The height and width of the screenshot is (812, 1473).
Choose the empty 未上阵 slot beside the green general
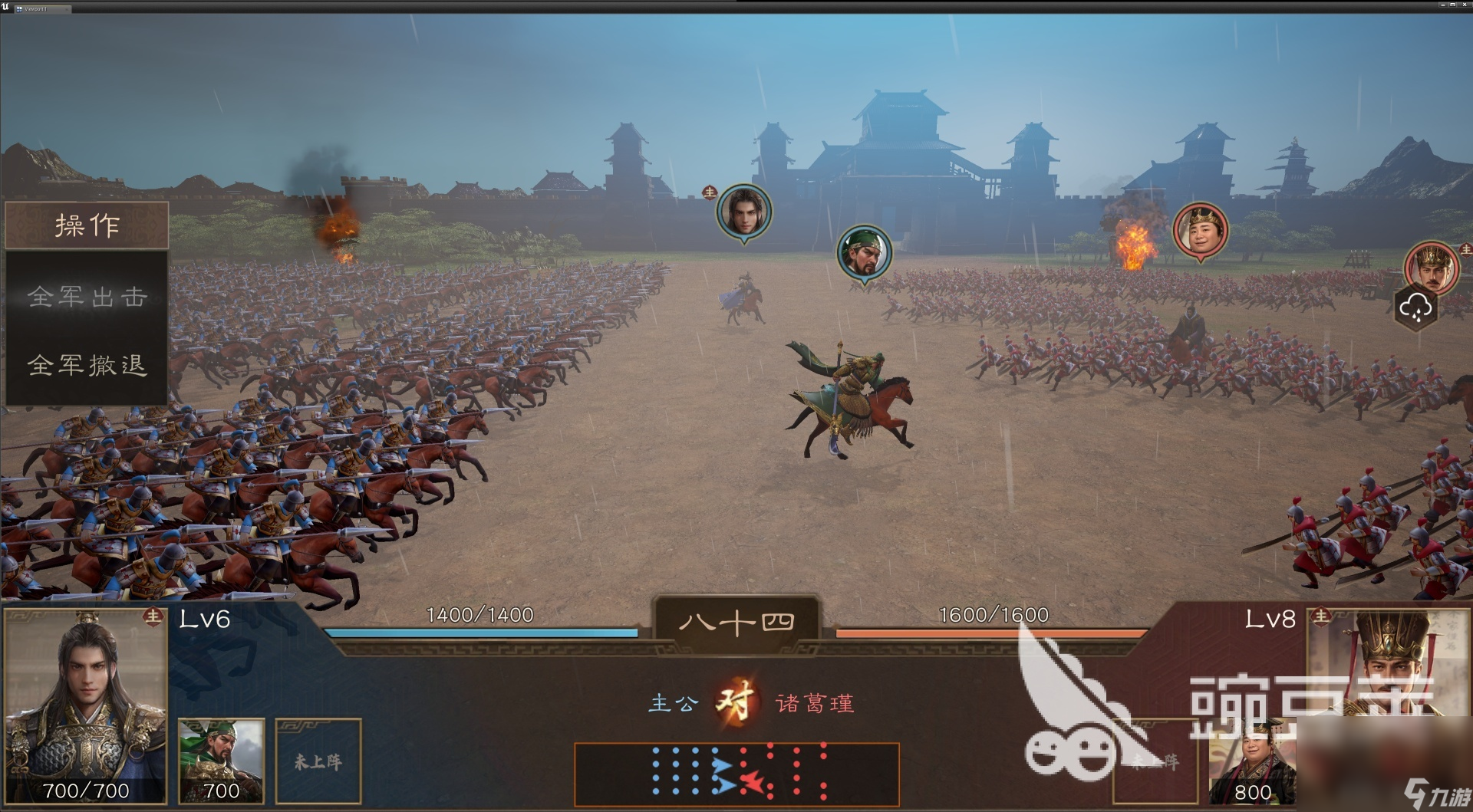coord(318,761)
